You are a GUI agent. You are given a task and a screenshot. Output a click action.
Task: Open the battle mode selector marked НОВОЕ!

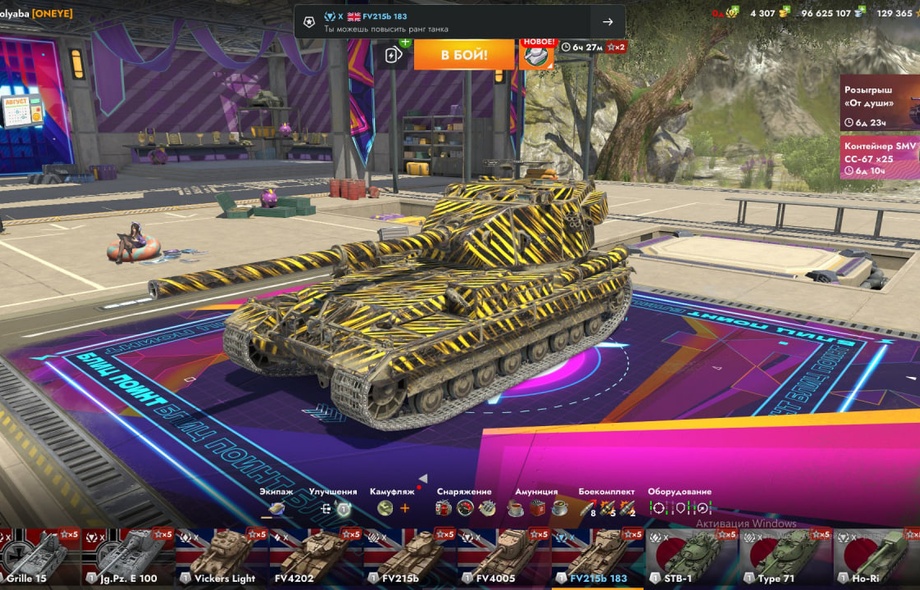(537, 54)
